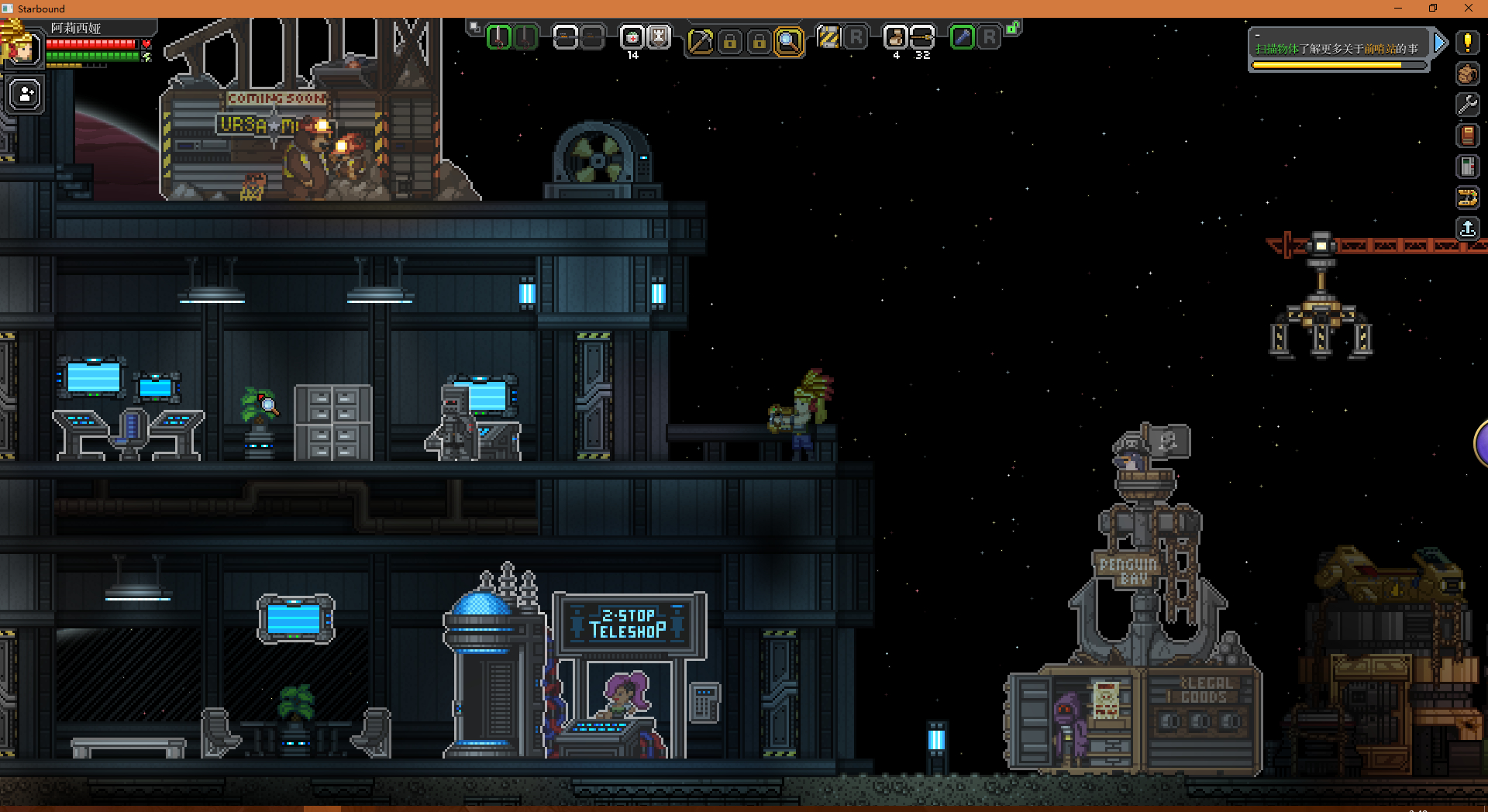
Task: Select the yellow-striped hazard block slot
Action: [828, 37]
